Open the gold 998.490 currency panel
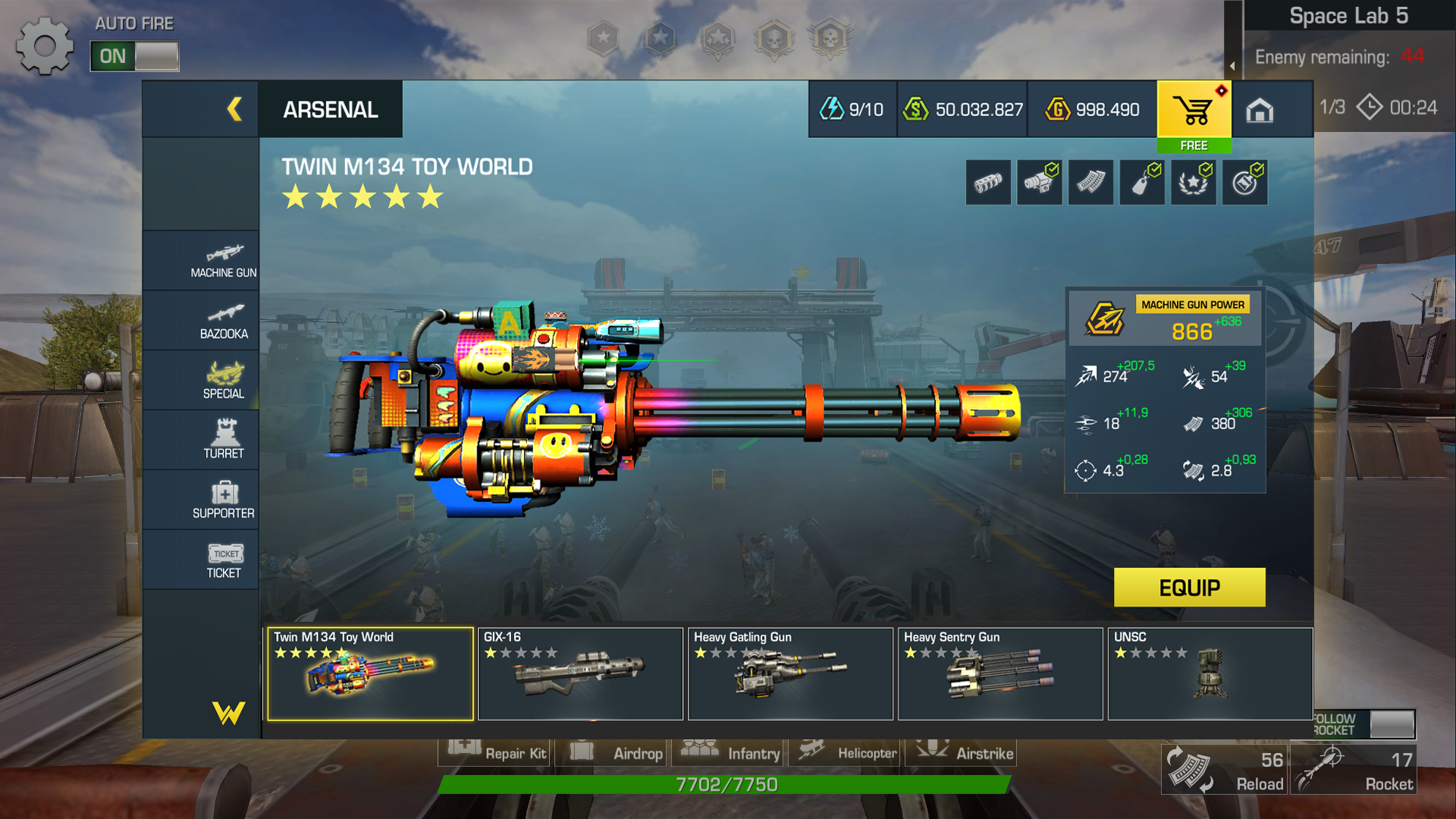The height and width of the screenshot is (819, 1456). tap(1092, 110)
